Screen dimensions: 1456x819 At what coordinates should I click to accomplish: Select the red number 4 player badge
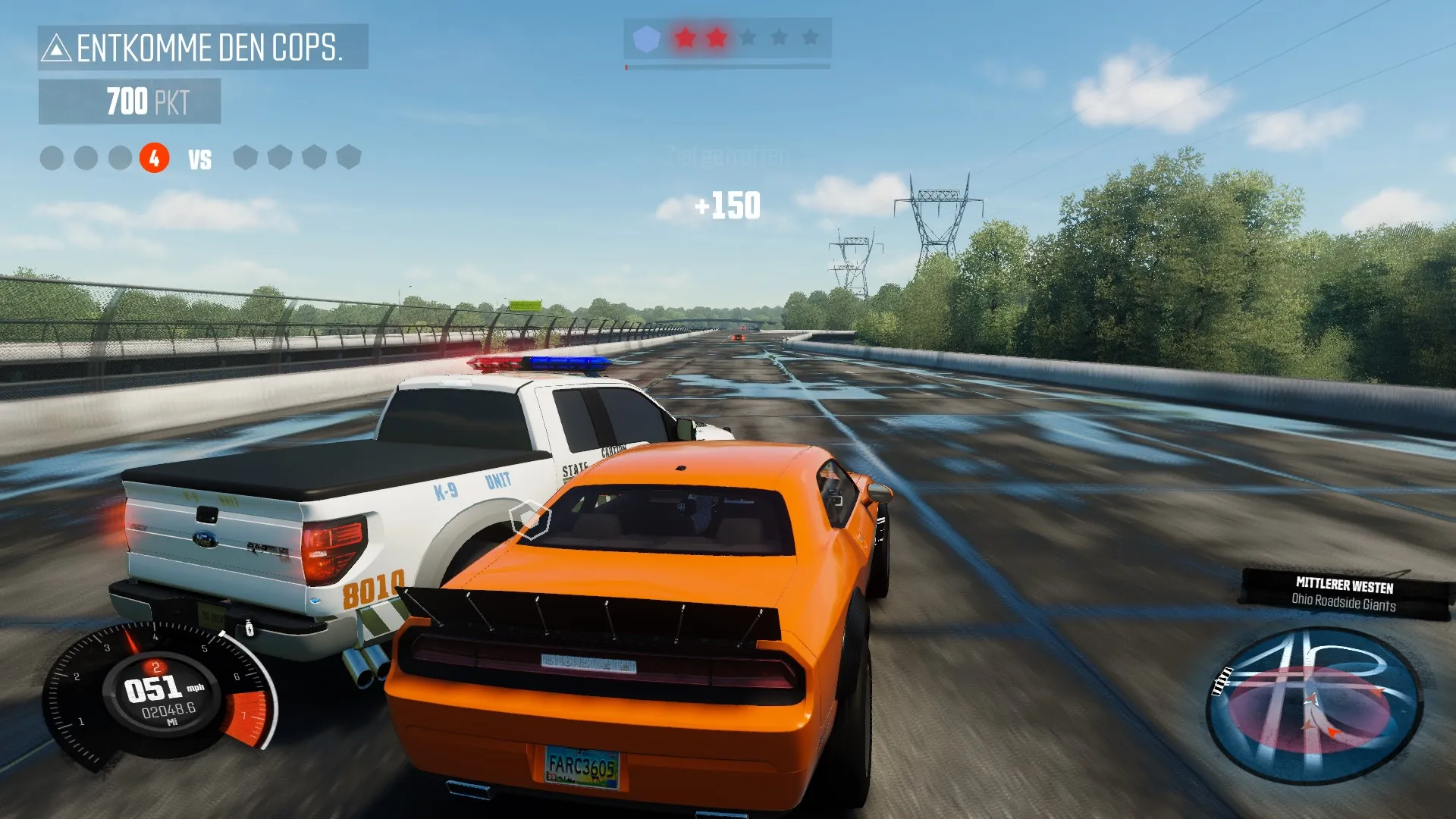[x=154, y=158]
